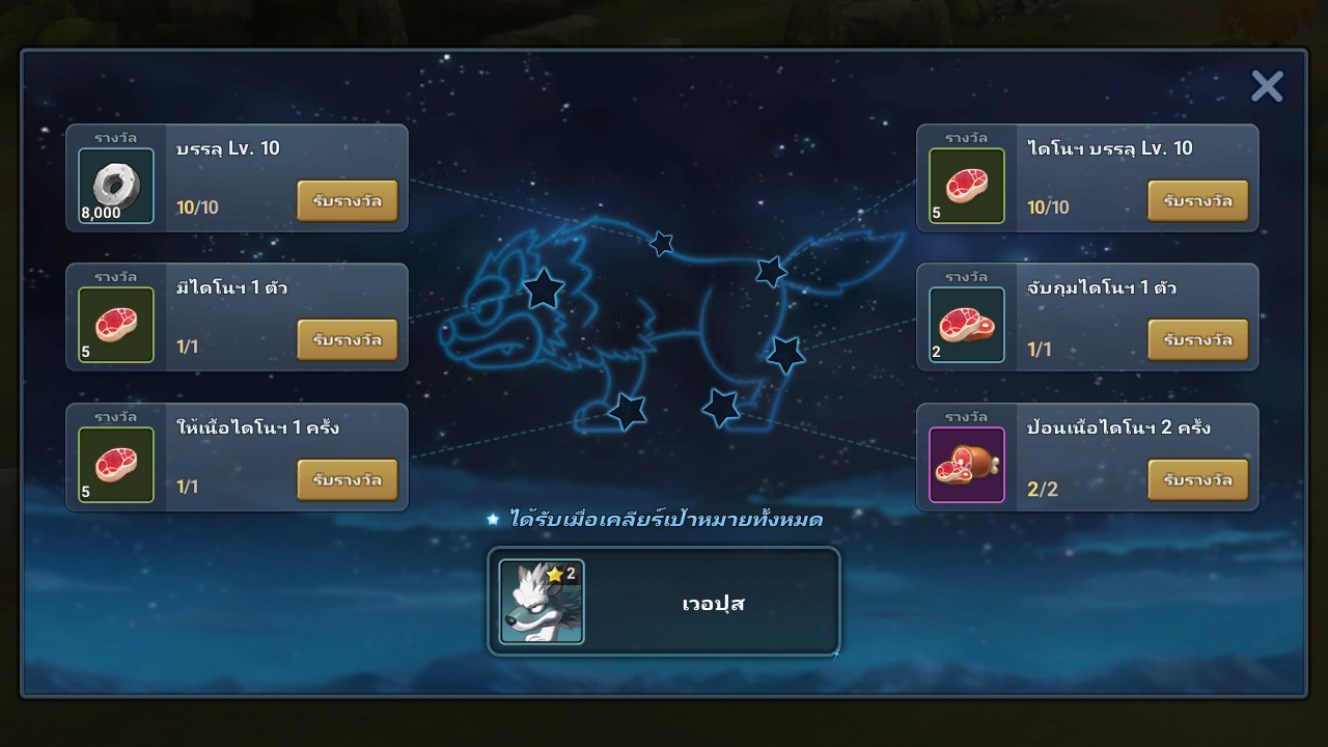The image size is (1328, 747).
Task: Claim reward for ไดโนฯ บรรลุ Lv. 10
Action: click(1197, 201)
